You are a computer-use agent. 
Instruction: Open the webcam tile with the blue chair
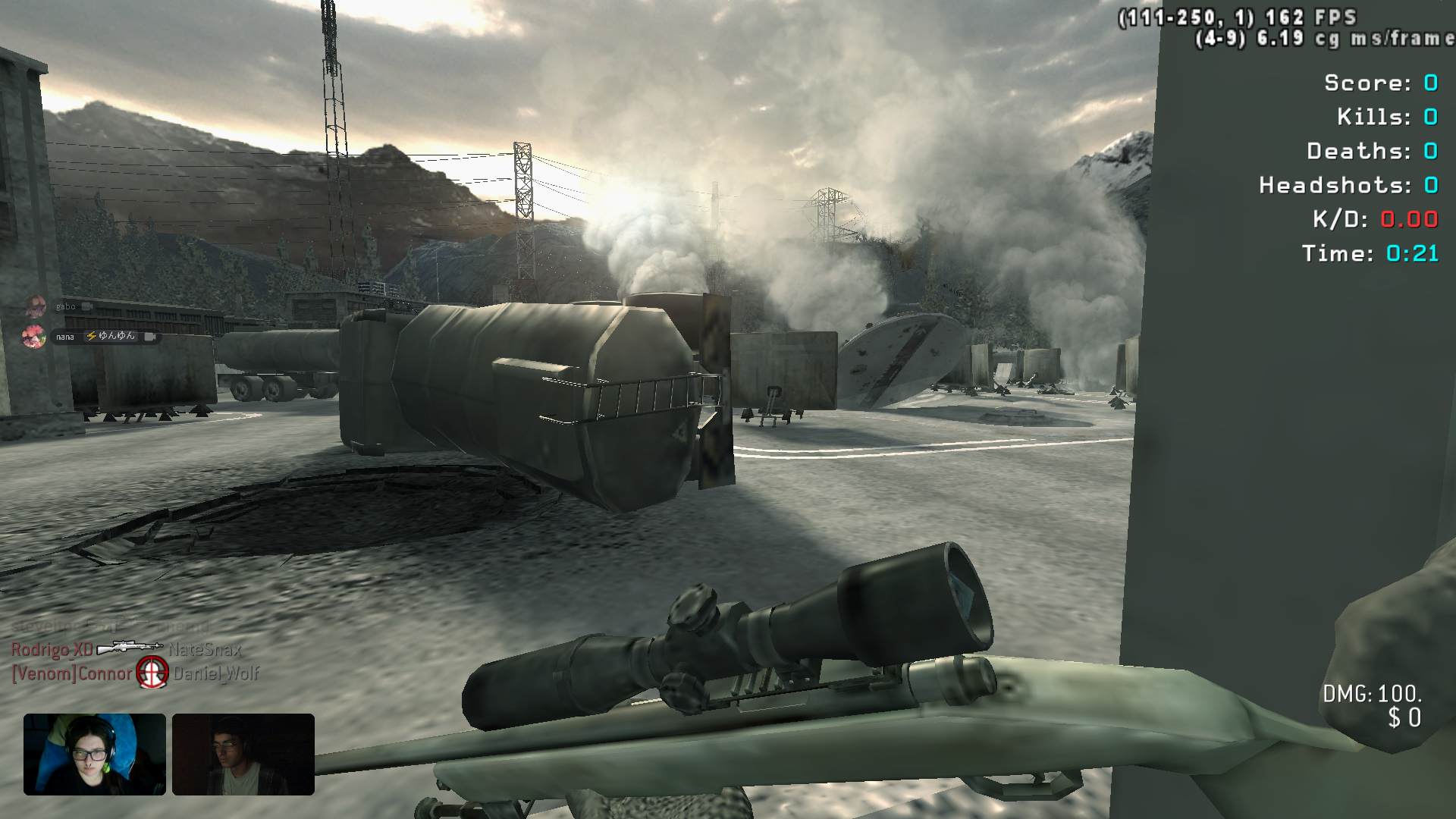pyautogui.click(x=95, y=754)
